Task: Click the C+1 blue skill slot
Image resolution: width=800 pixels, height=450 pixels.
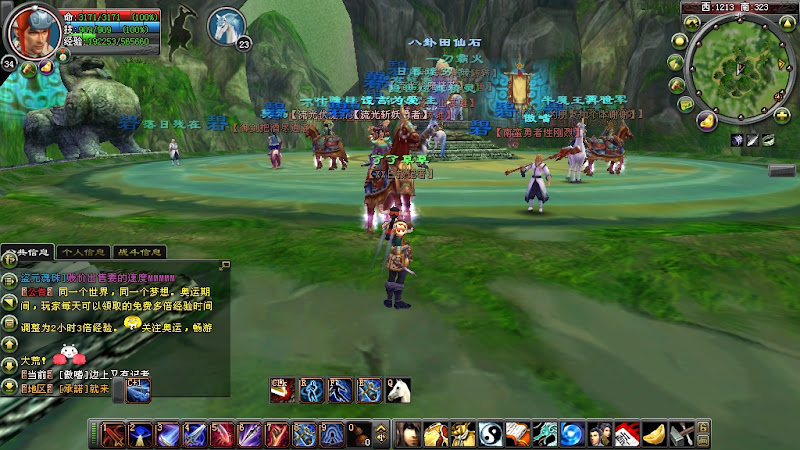Action: (138, 390)
